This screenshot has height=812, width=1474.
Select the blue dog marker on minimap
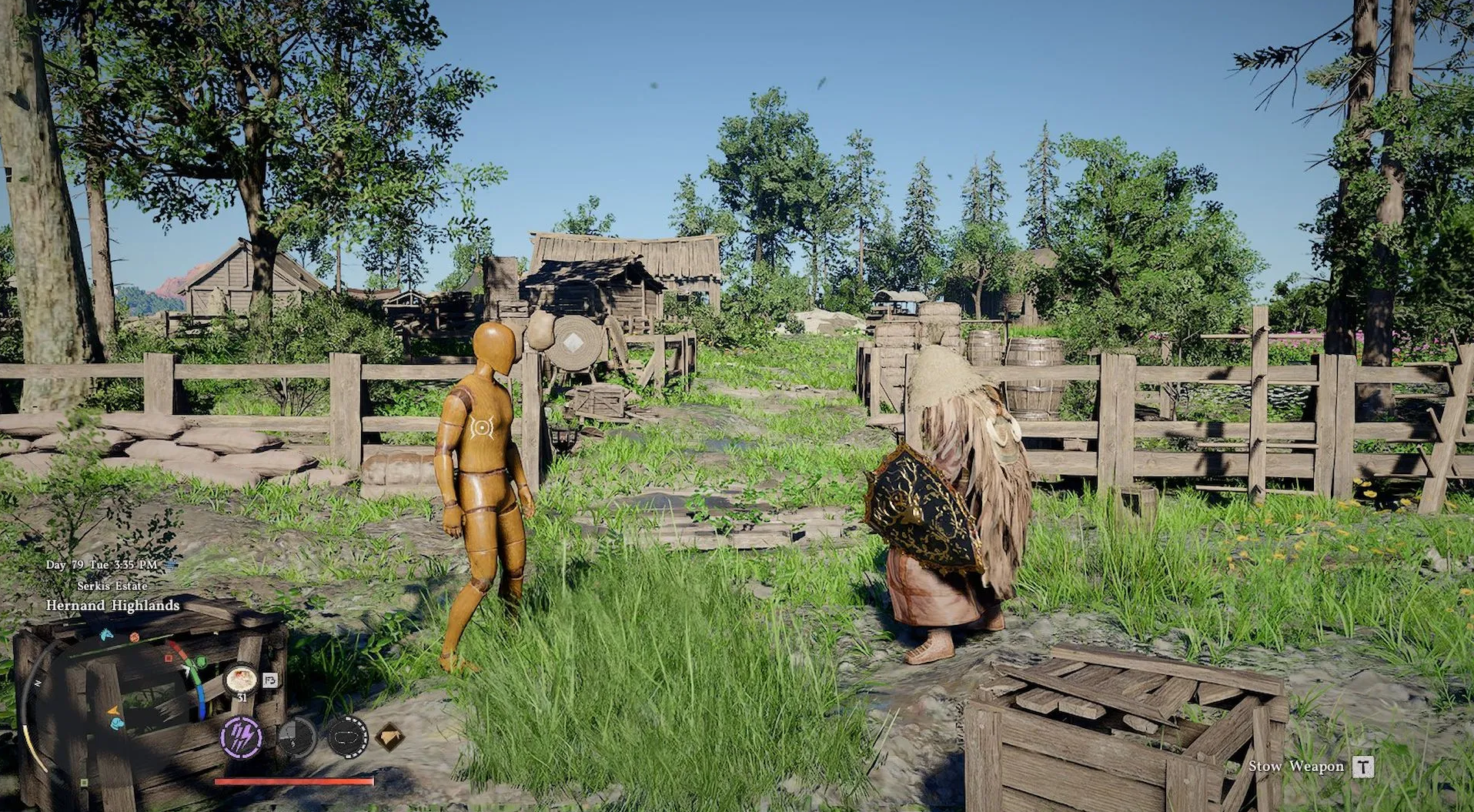(x=116, y=723)
